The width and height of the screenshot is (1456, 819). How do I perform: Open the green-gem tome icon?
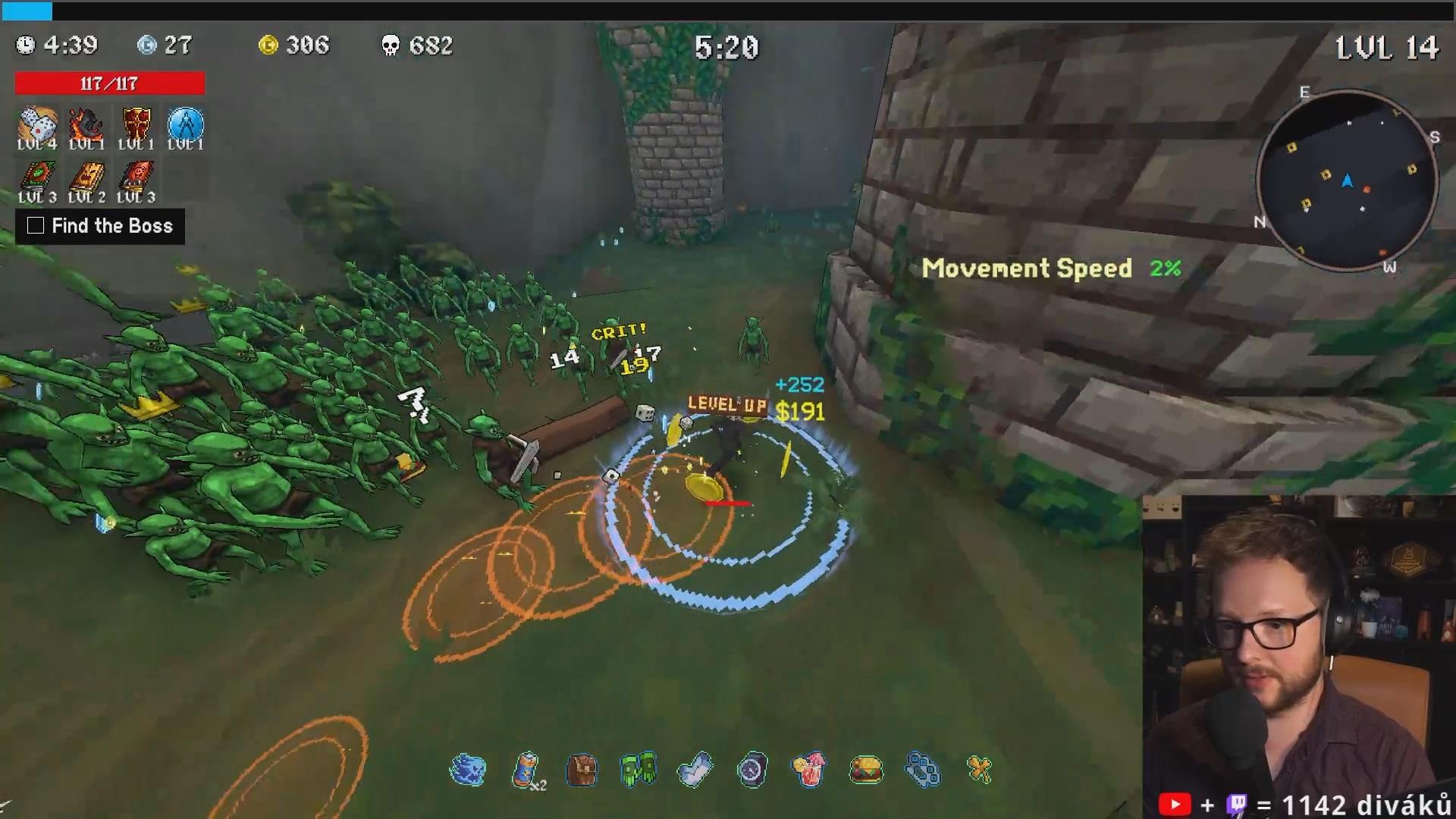click(36, 177)
